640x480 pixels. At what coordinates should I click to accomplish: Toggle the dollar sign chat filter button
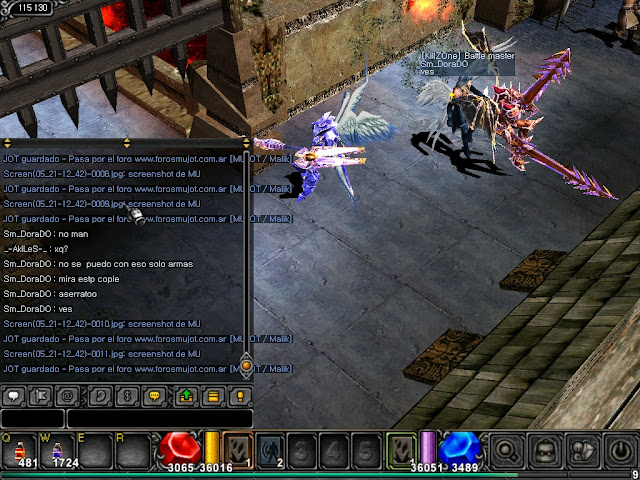(126, 396)
